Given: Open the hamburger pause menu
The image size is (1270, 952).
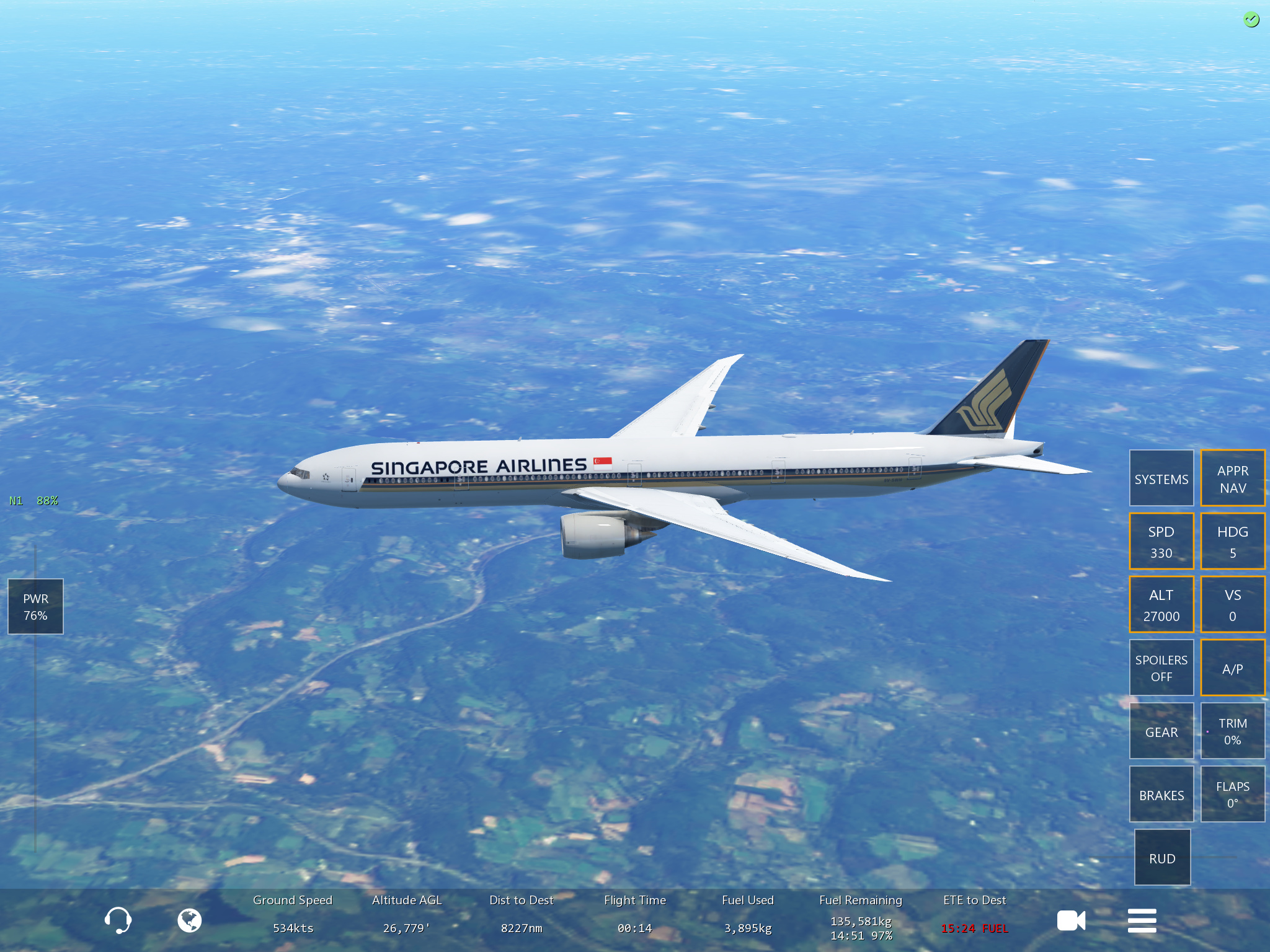Looking at the screenshot, I should (x=1142, y=920).
